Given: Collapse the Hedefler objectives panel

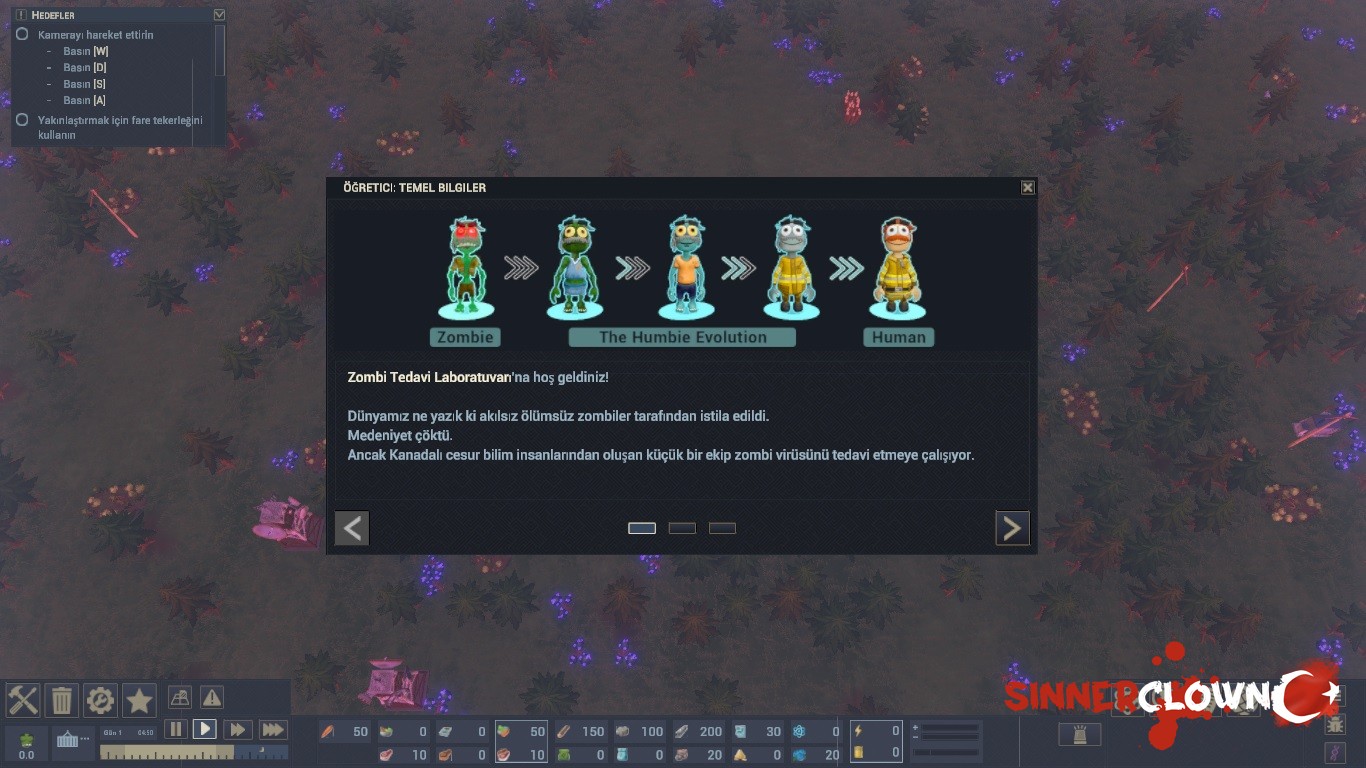Looking at the screenshot, I should pos(219,15).
